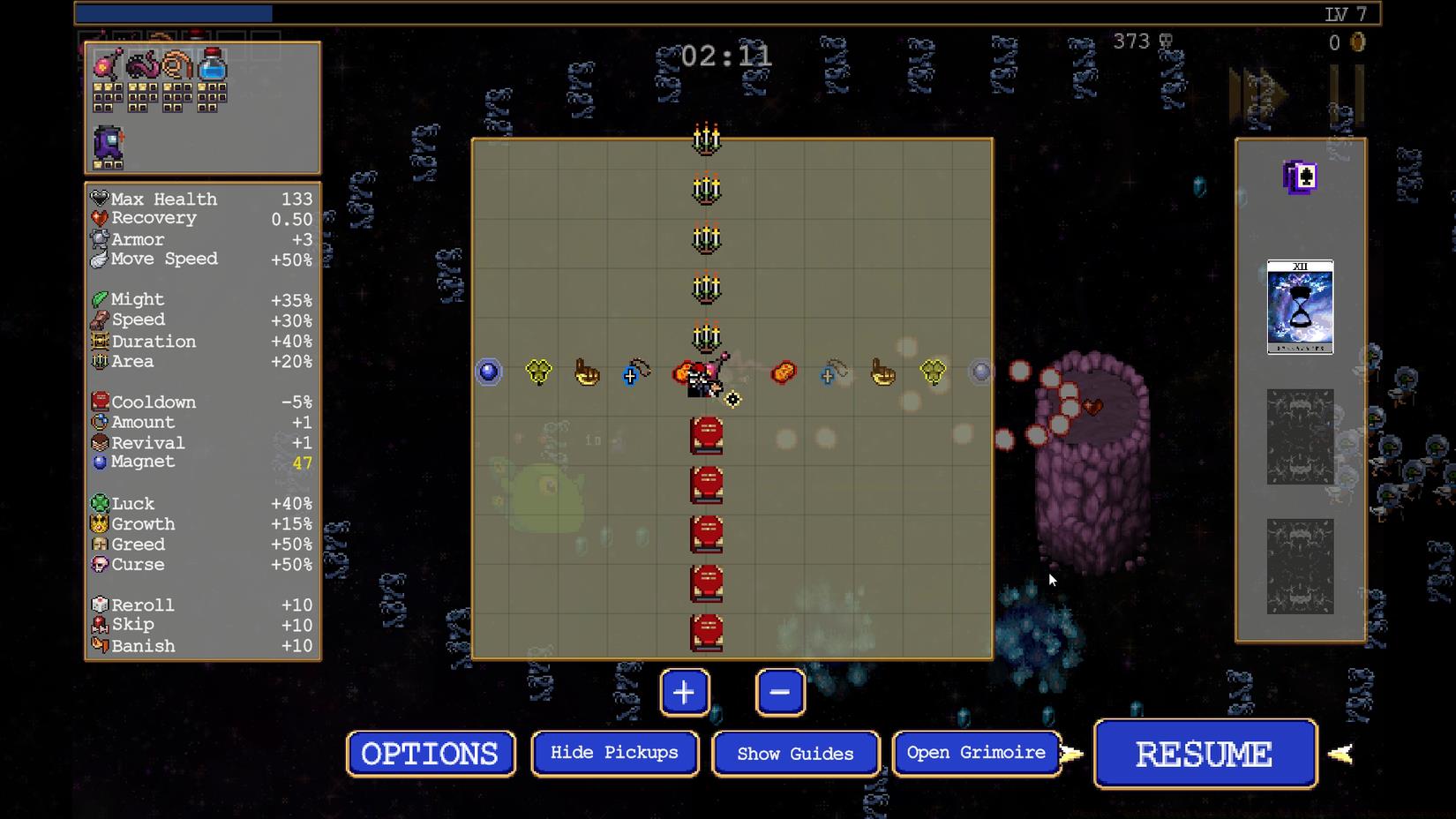Click the gold coin icon in the top right
This screenshot has width=1456, height=819.
pyautogui.click(x=1356, y=41)
